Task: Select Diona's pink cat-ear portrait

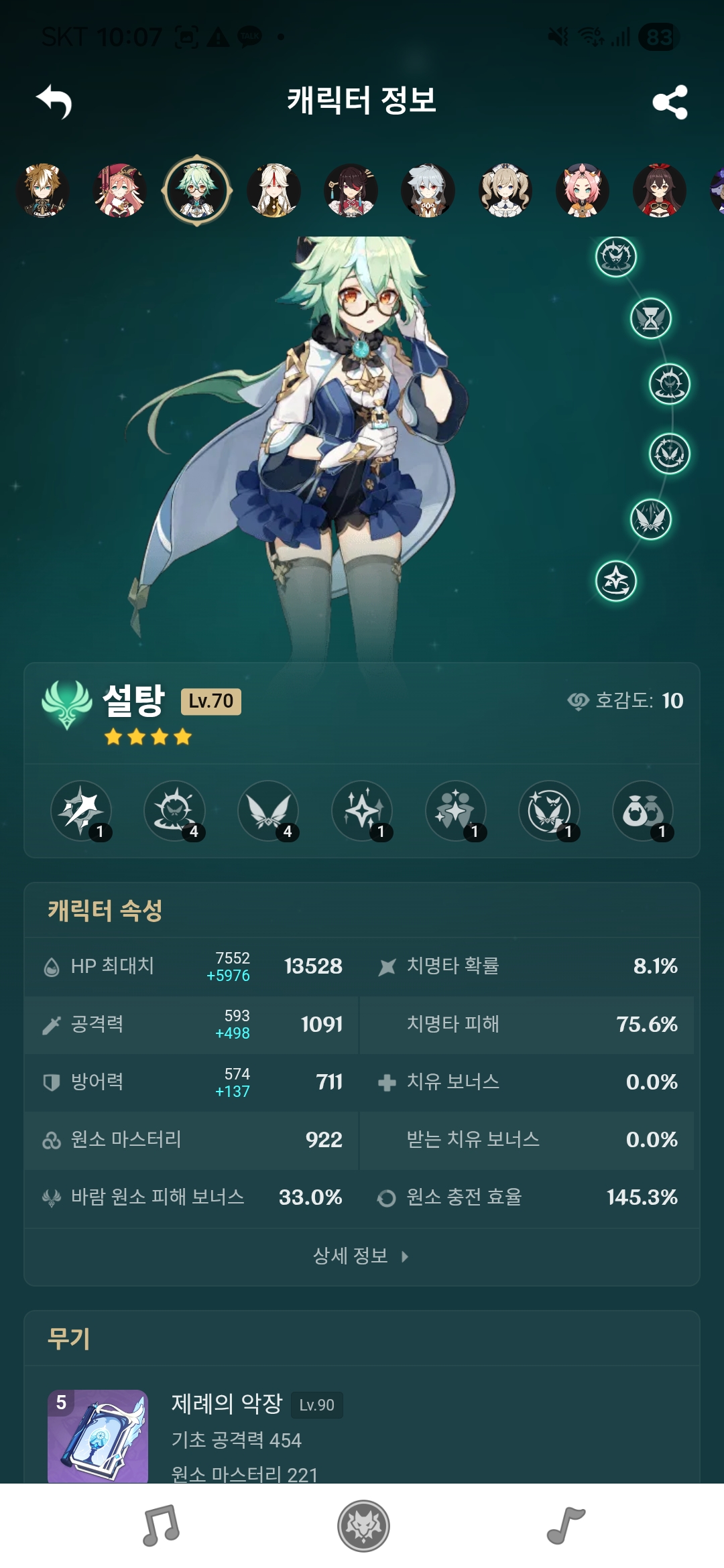Action: point(583,191)
